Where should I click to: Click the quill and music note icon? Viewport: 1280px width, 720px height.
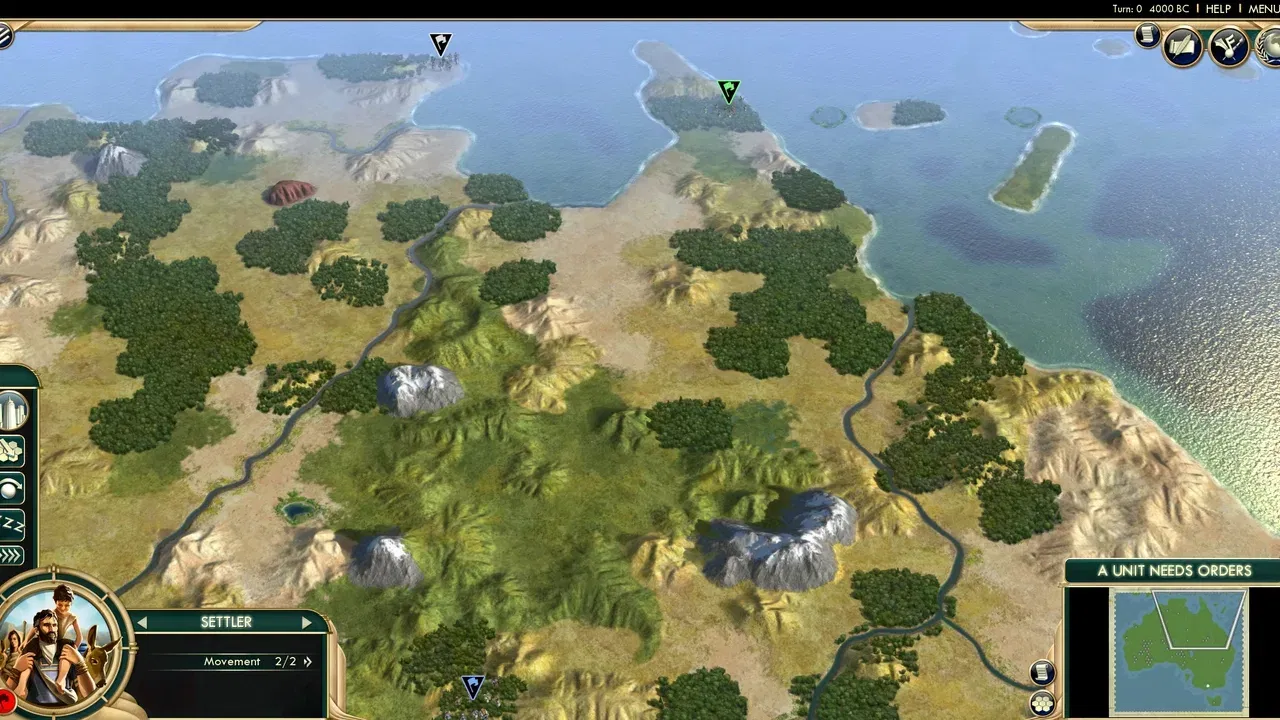1228,47
